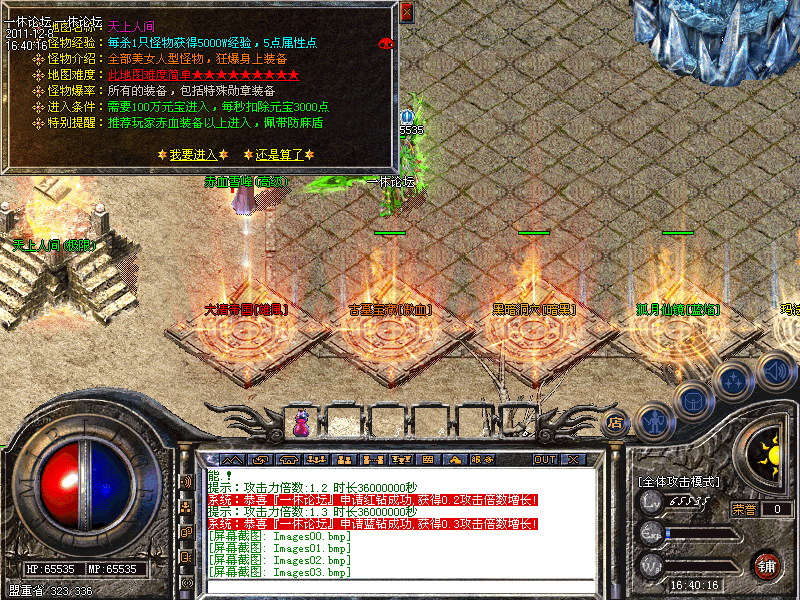
Task: Open the character equipment round button
Action: [x=653, y=422]
